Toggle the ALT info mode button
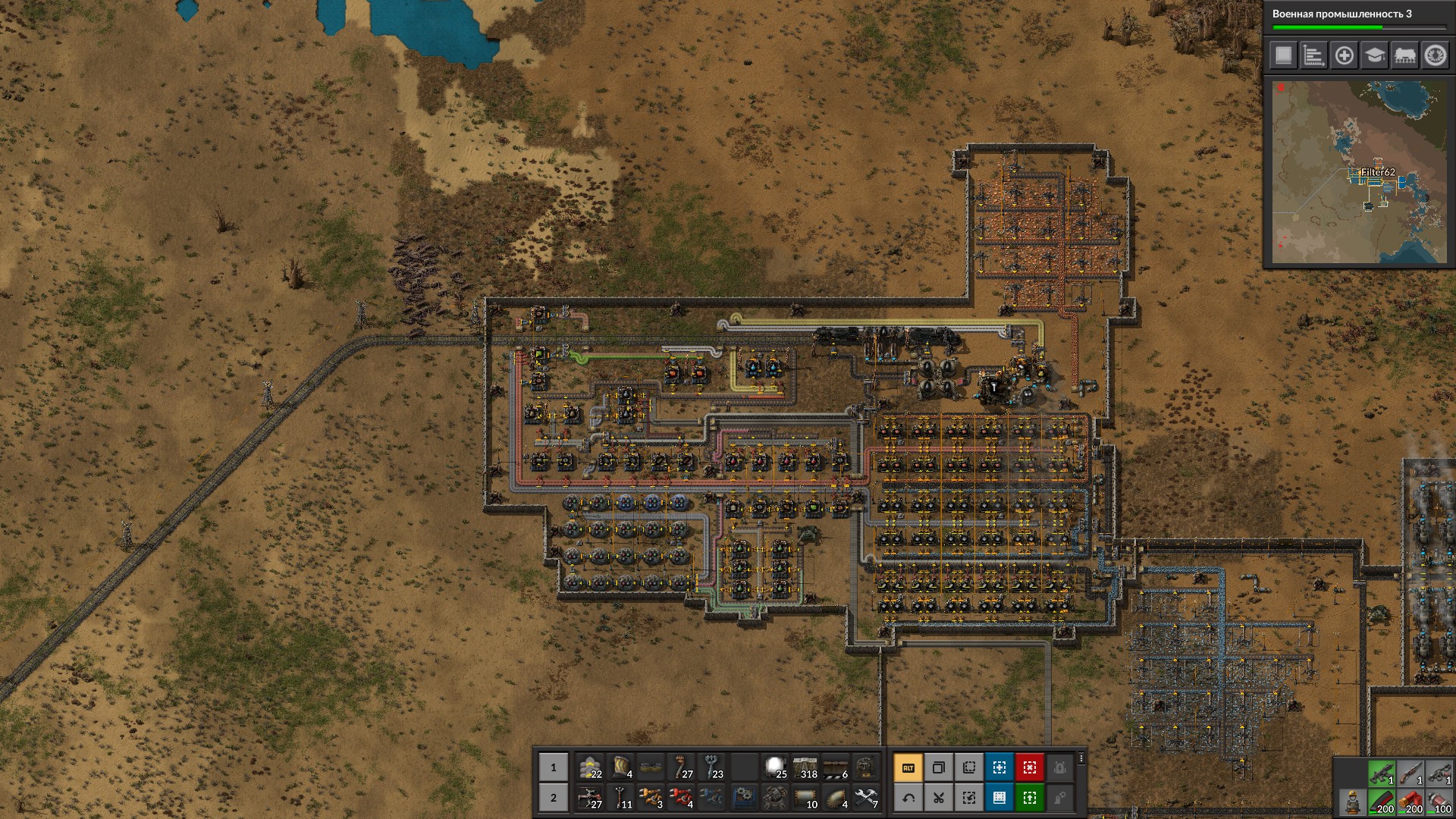 pos(908,767)
